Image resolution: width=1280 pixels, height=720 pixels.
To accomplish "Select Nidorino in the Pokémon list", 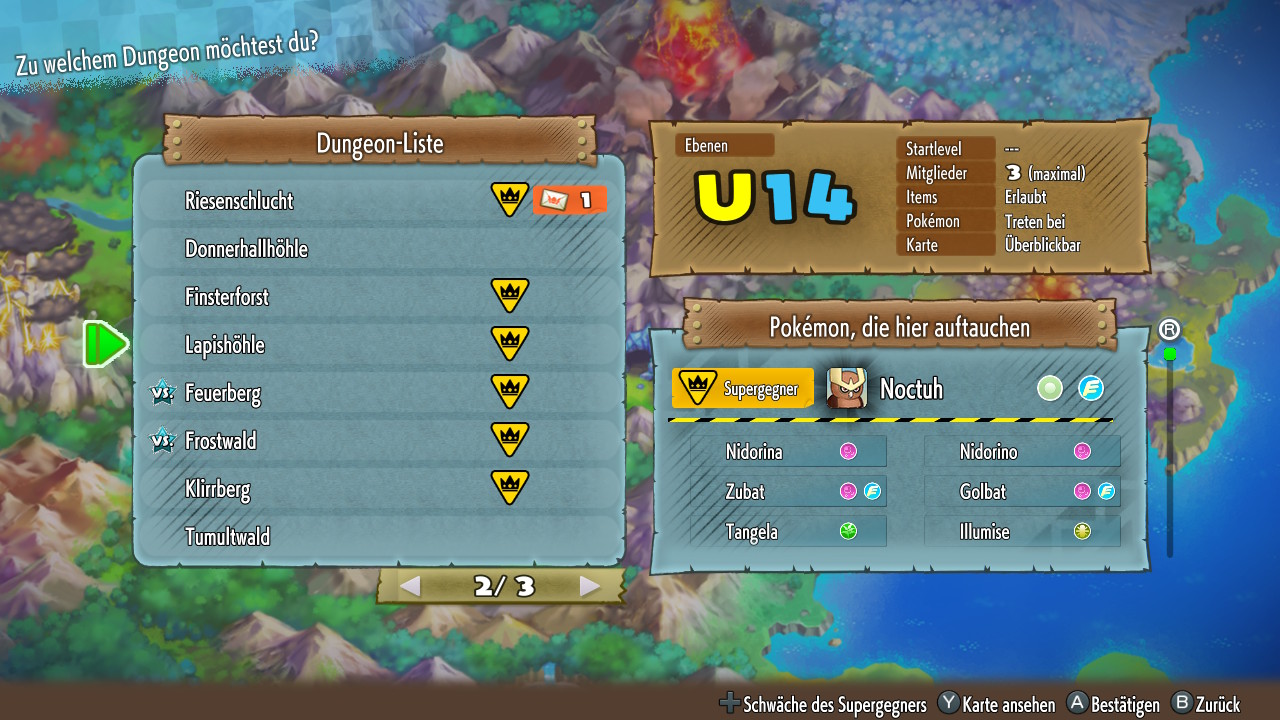I will 1022,452.
